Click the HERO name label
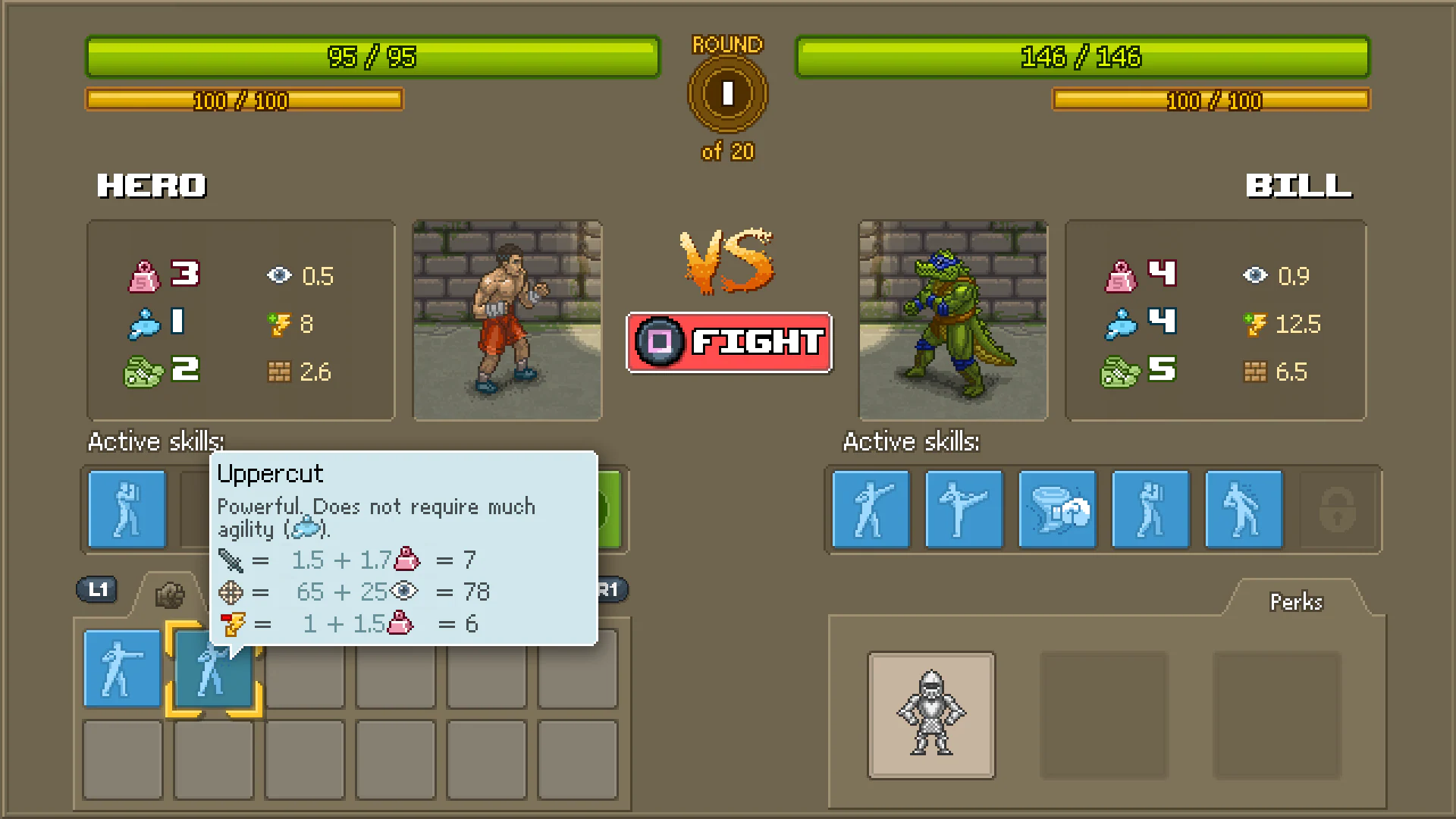Screen dimensions: 1456x819 [x=151, y=185]
